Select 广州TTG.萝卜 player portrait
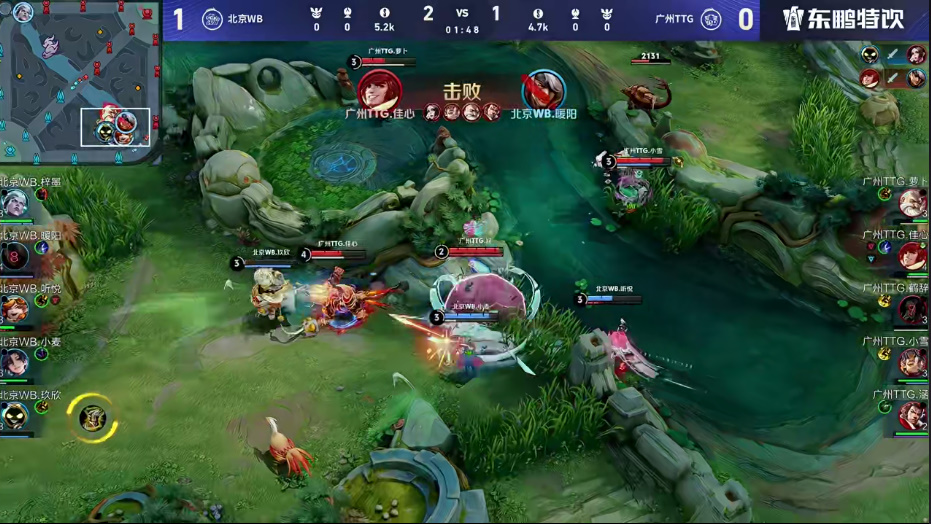 pyautogui.click(x=912, y=204)
